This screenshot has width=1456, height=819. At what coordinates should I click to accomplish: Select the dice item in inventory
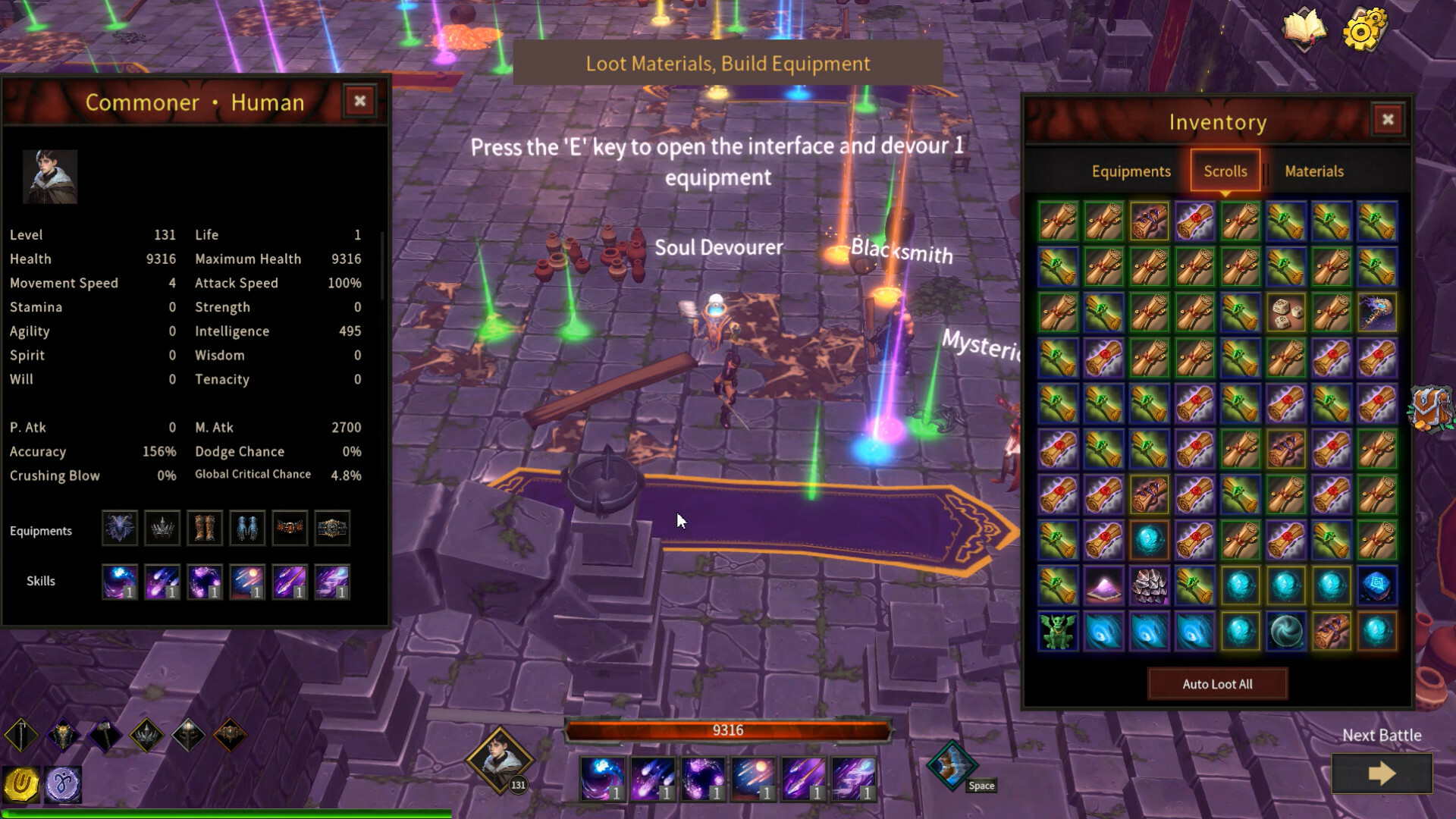click(1286, 312)
